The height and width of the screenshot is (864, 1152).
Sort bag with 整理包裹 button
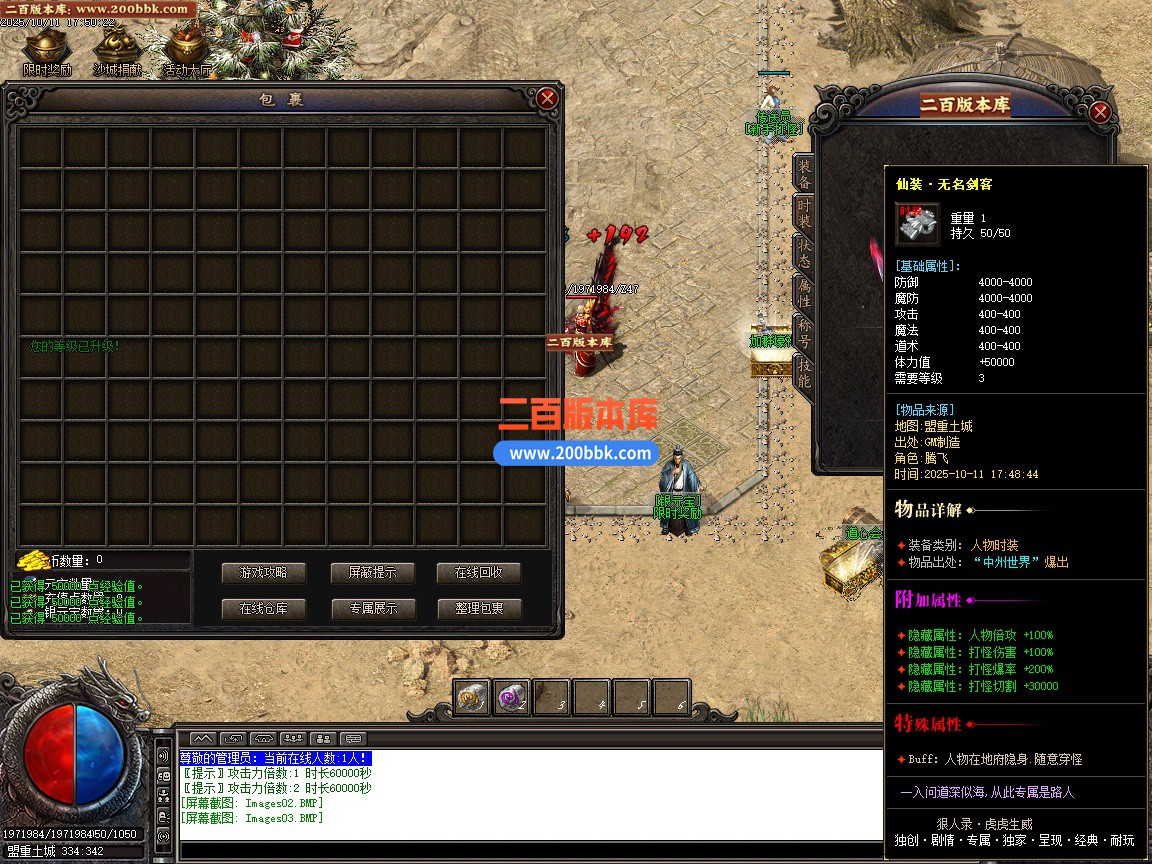(478, 608)
